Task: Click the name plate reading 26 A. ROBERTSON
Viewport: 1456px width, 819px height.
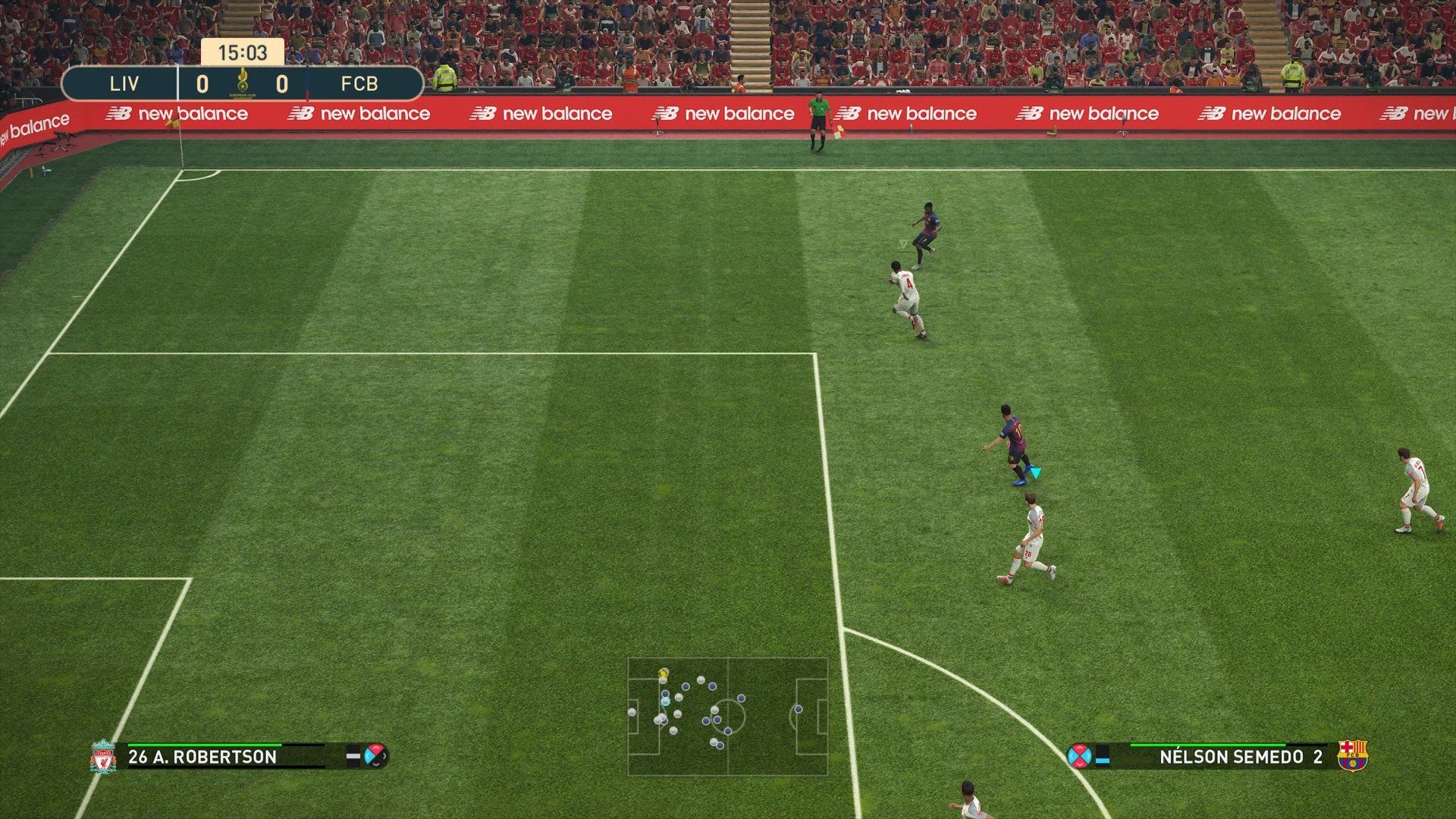Action: (x=205, y=757)
